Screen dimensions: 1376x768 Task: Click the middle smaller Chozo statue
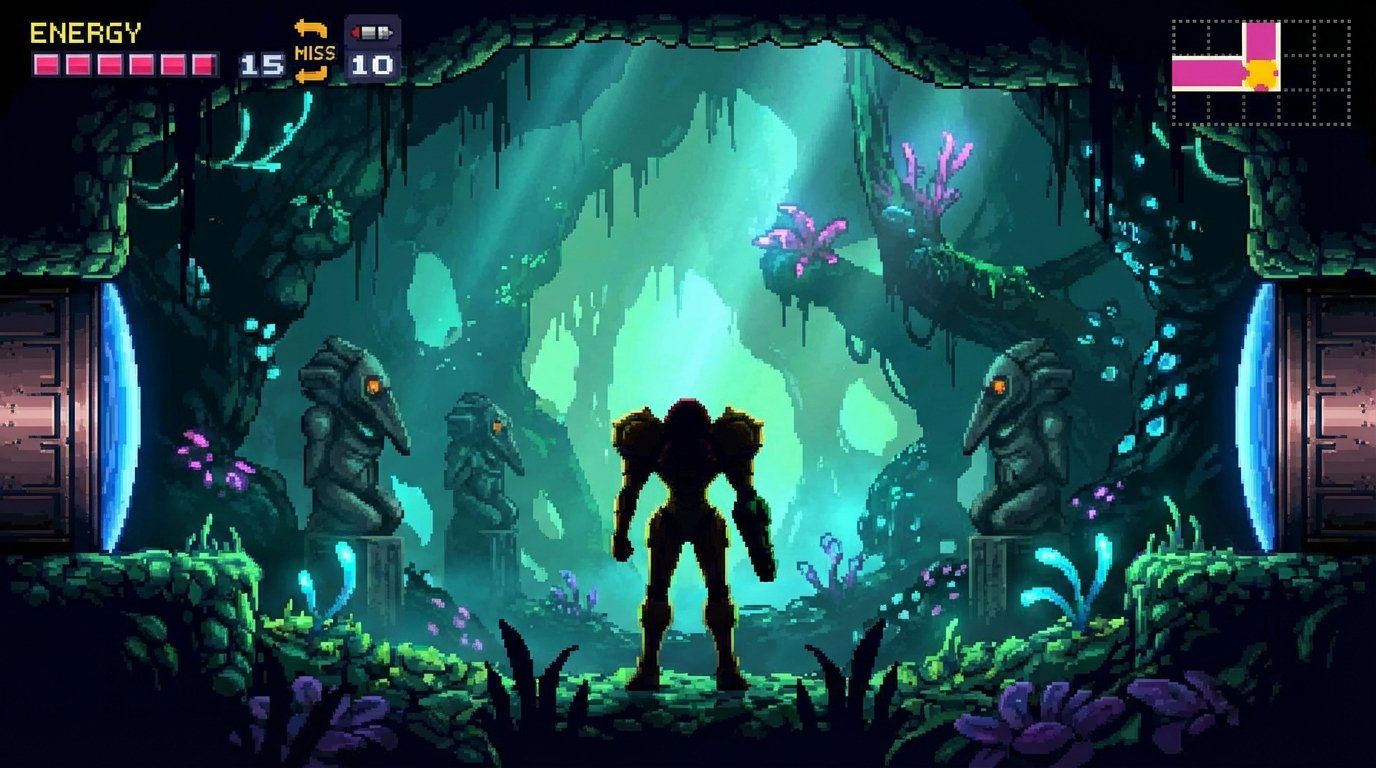tap(480, 470)
